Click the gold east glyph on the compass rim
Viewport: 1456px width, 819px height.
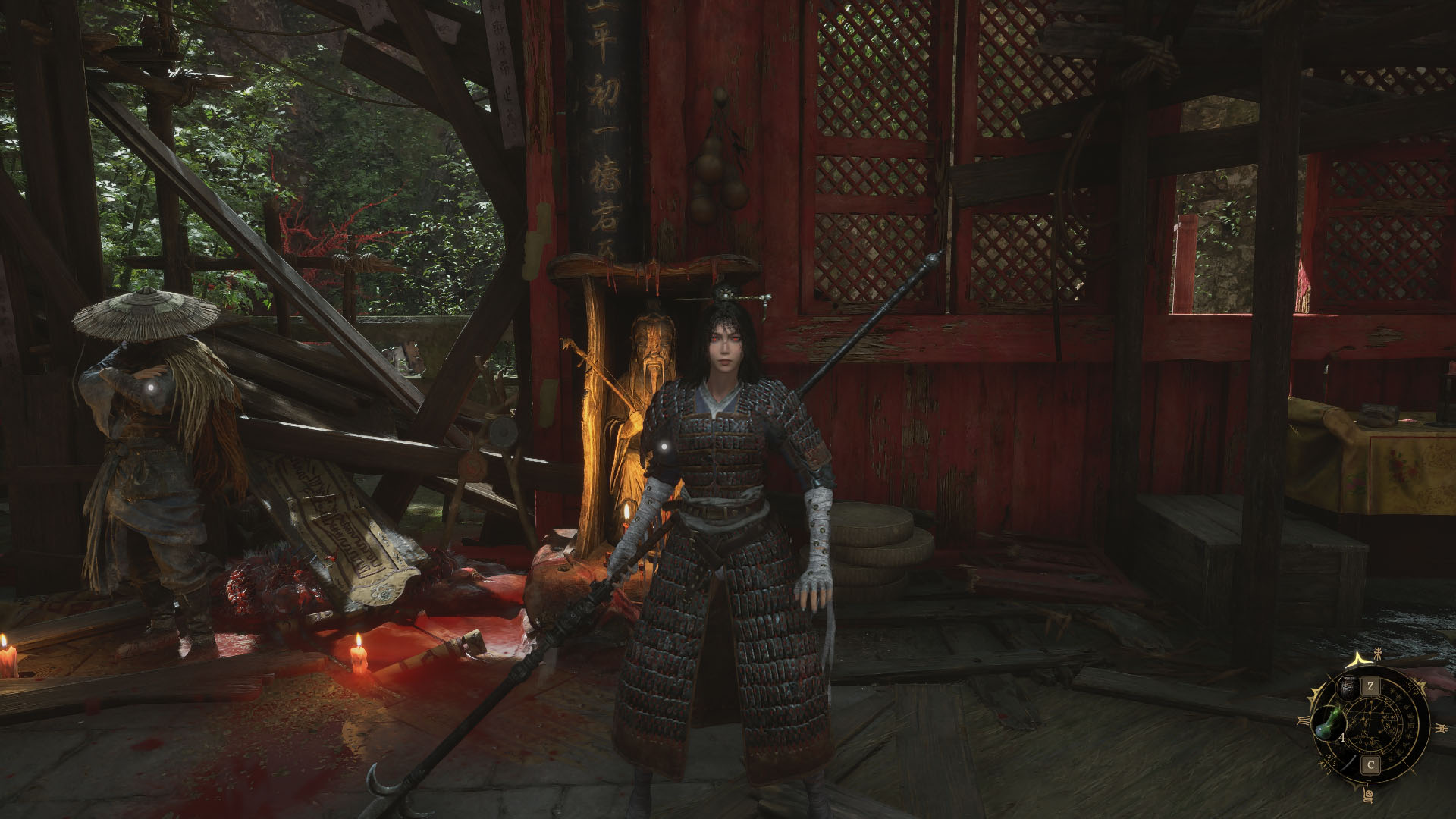click(x=1377, y=654)
